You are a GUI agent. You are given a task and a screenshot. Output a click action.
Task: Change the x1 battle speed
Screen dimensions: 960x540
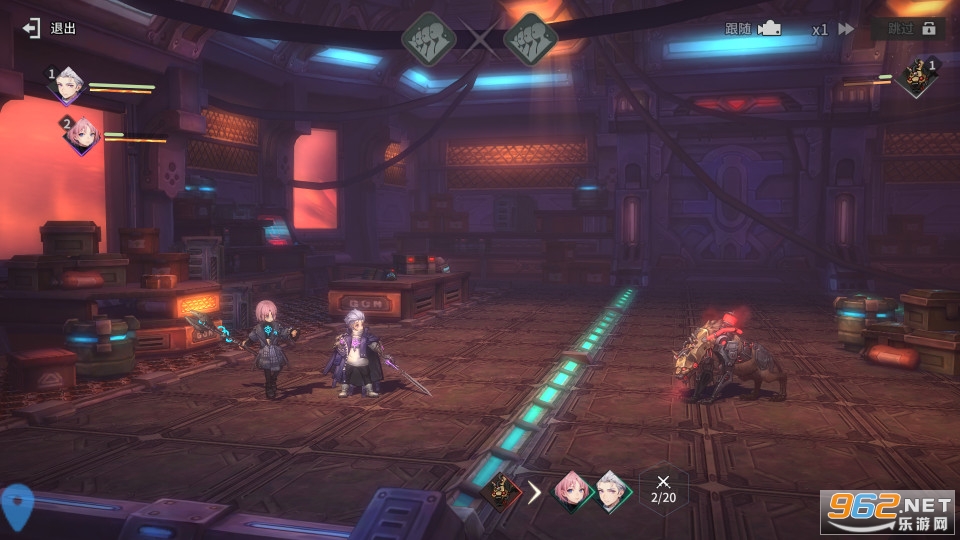click(x=832, y=29)
